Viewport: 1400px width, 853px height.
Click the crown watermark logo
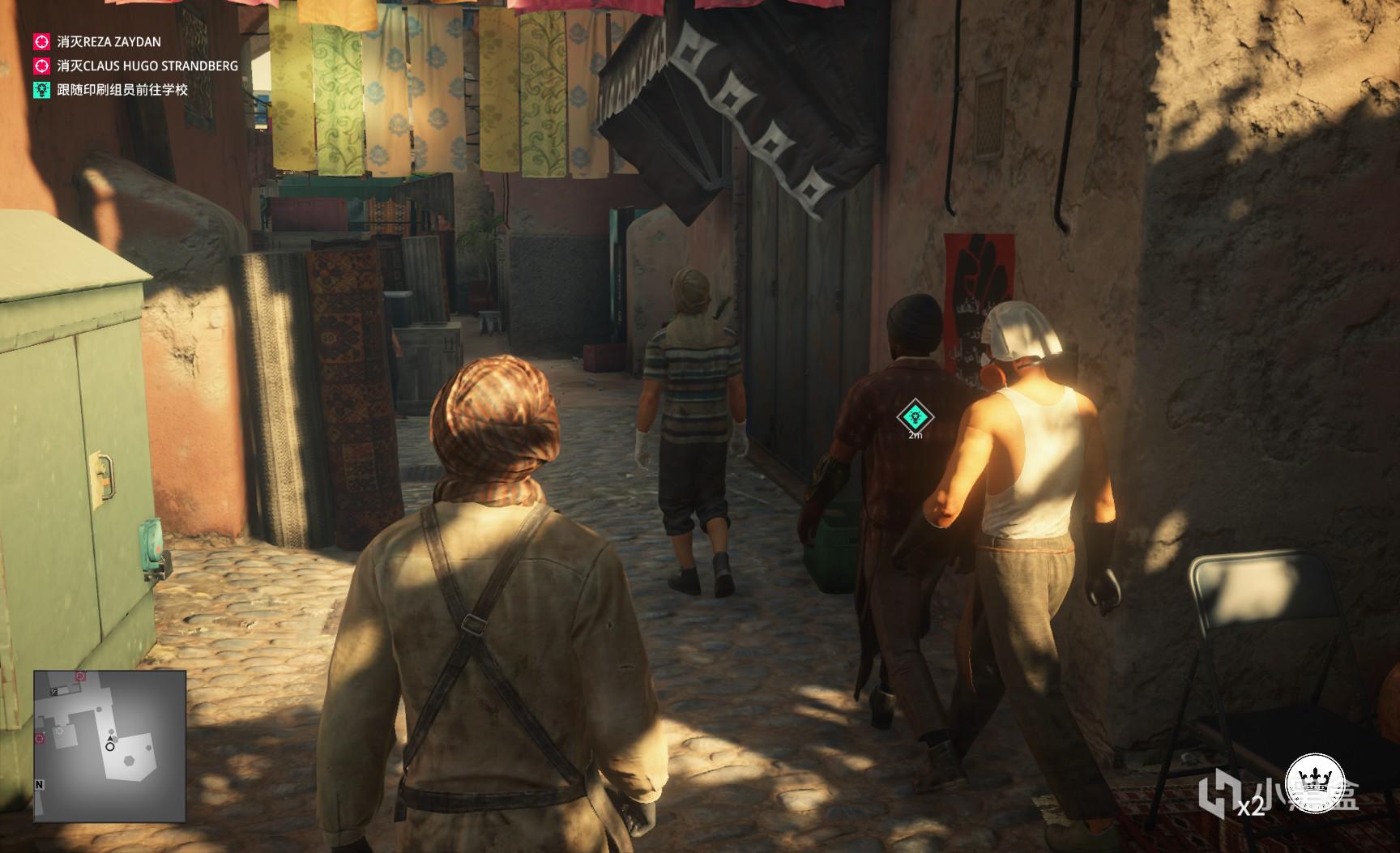tap(1316, 783)
